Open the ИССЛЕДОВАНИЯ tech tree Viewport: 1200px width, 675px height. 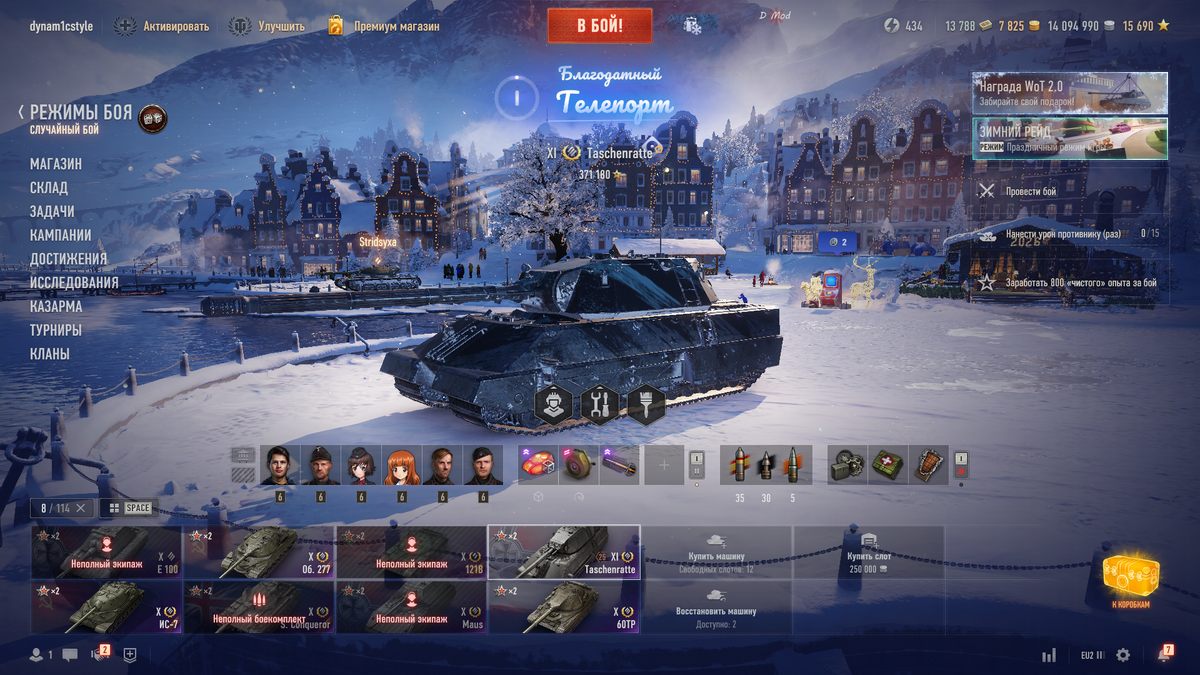click(74, 283)
